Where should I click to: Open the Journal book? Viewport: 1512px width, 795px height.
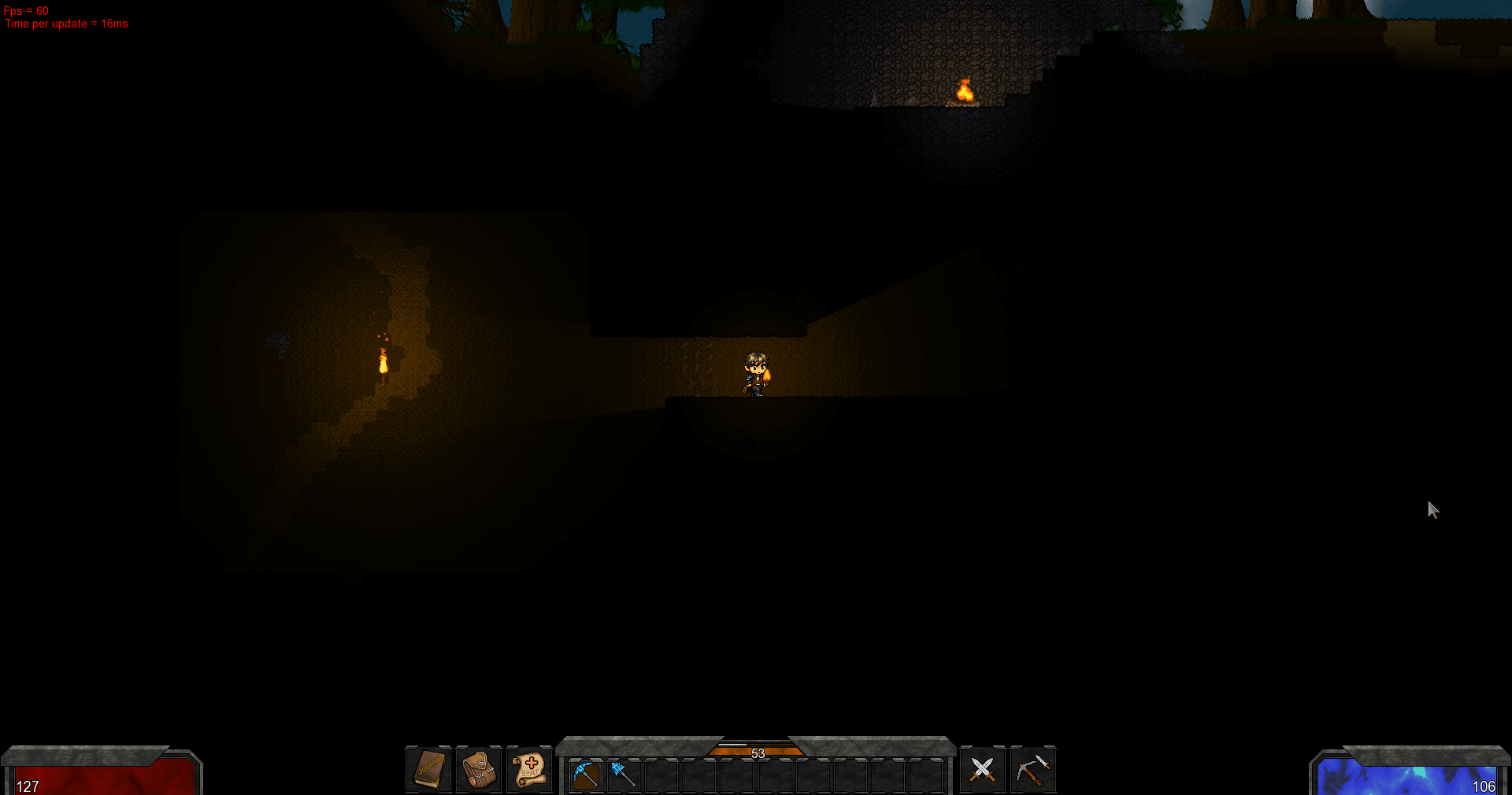[x=429, y=769]
